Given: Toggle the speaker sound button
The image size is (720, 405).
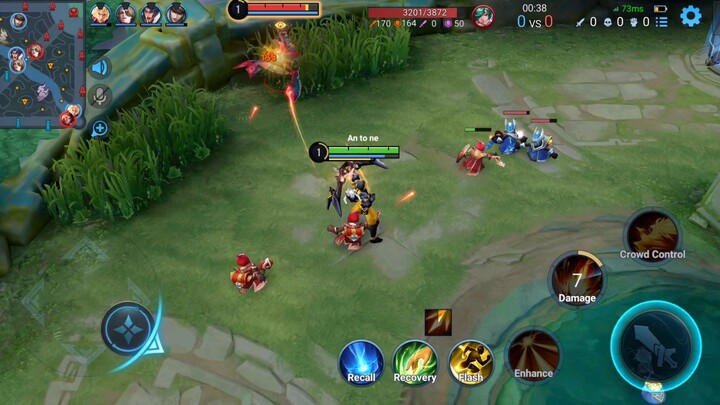Looking at the screenshot, I should (x=99, y=68).
